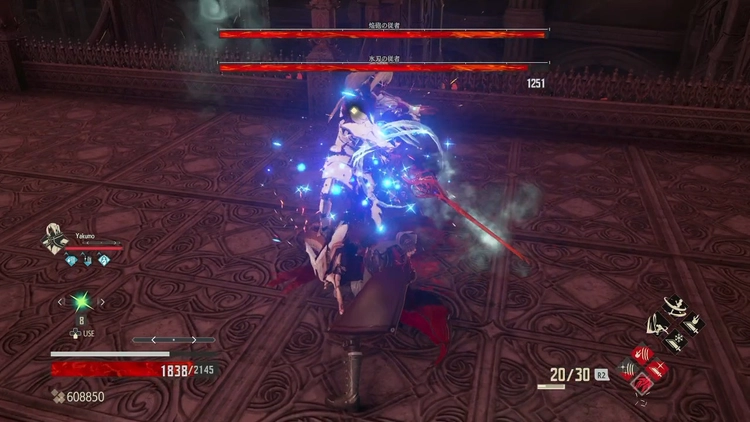Viewport: 750px width, 422px height.
Task: Use the green star quick item
Action: [82, 300]
